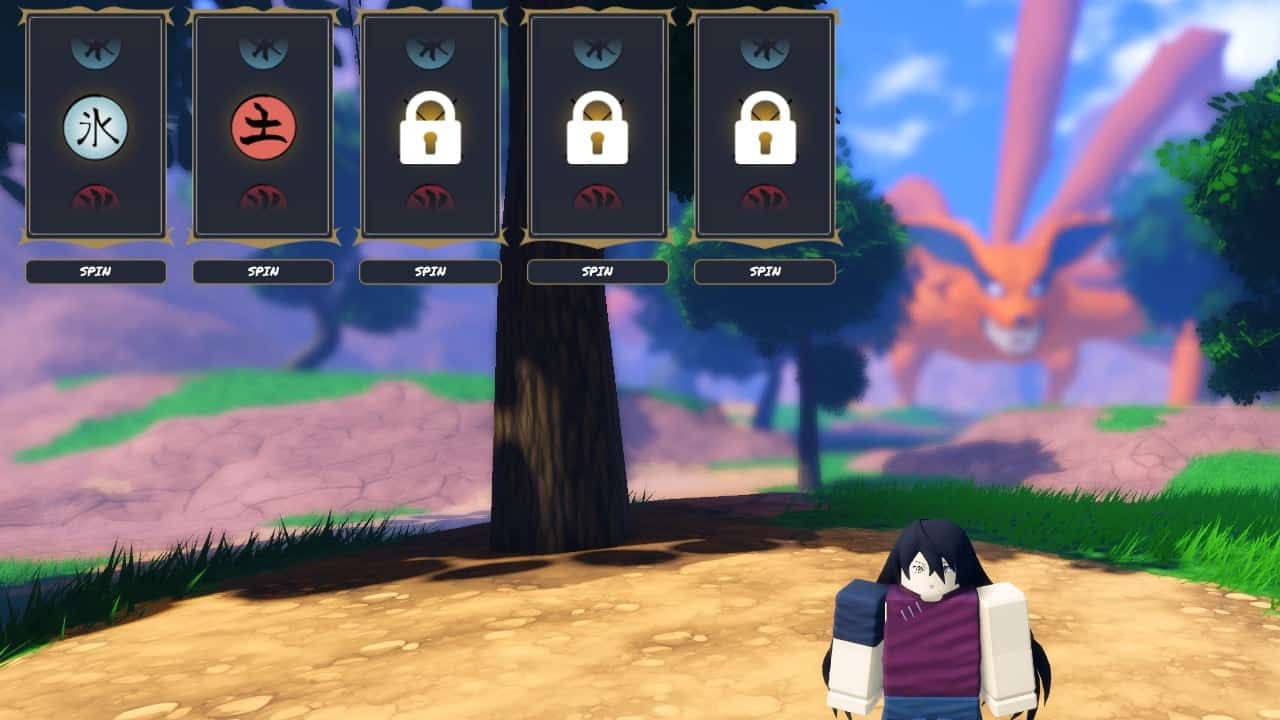Screen dimensions: 1280x720
Task: Hit SPIN beneath the earth element card
Action: pyautogui.click(x=263, y=272)
